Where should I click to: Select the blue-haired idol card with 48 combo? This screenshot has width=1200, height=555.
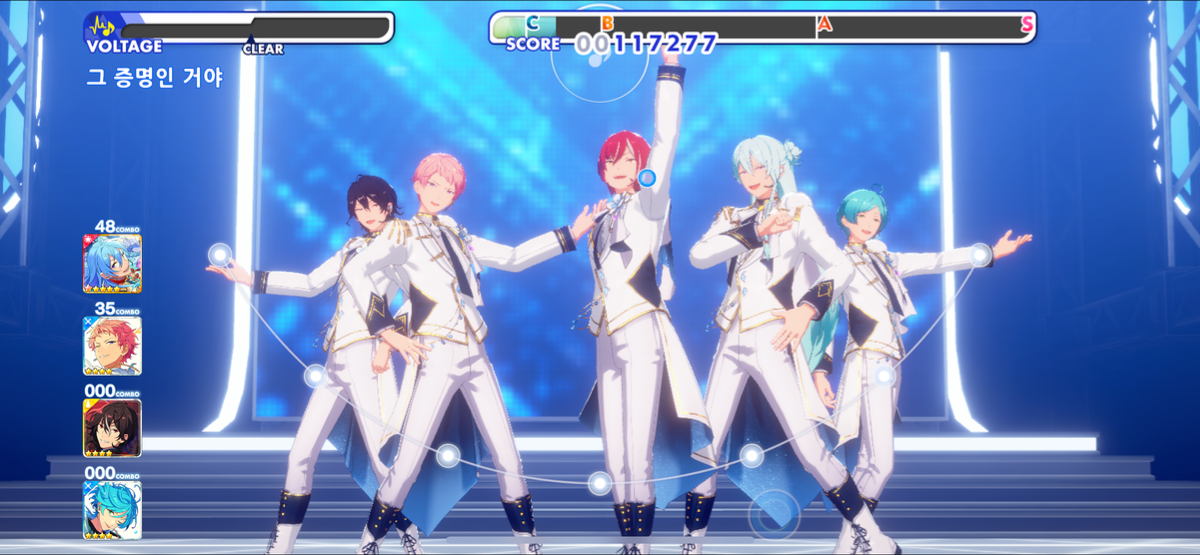click(x=112, y=263)
